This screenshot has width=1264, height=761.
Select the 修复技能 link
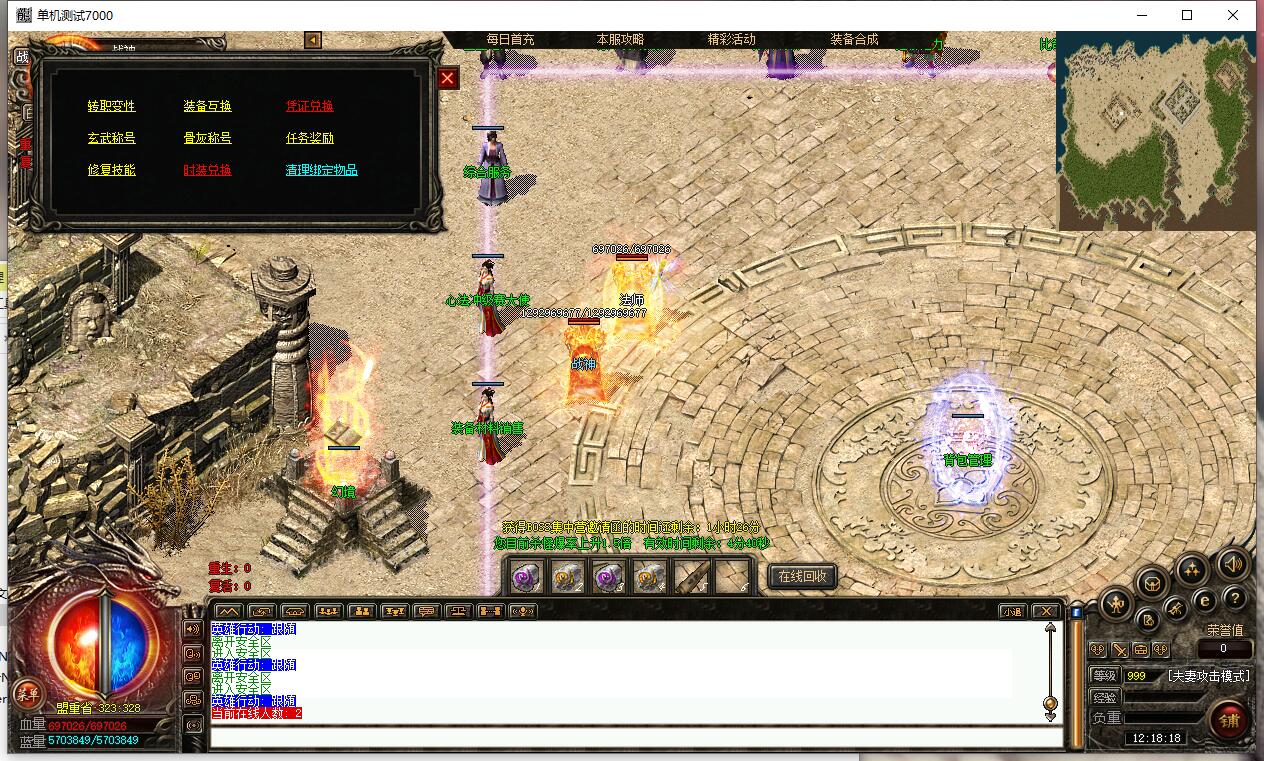[x=111, y=170]
